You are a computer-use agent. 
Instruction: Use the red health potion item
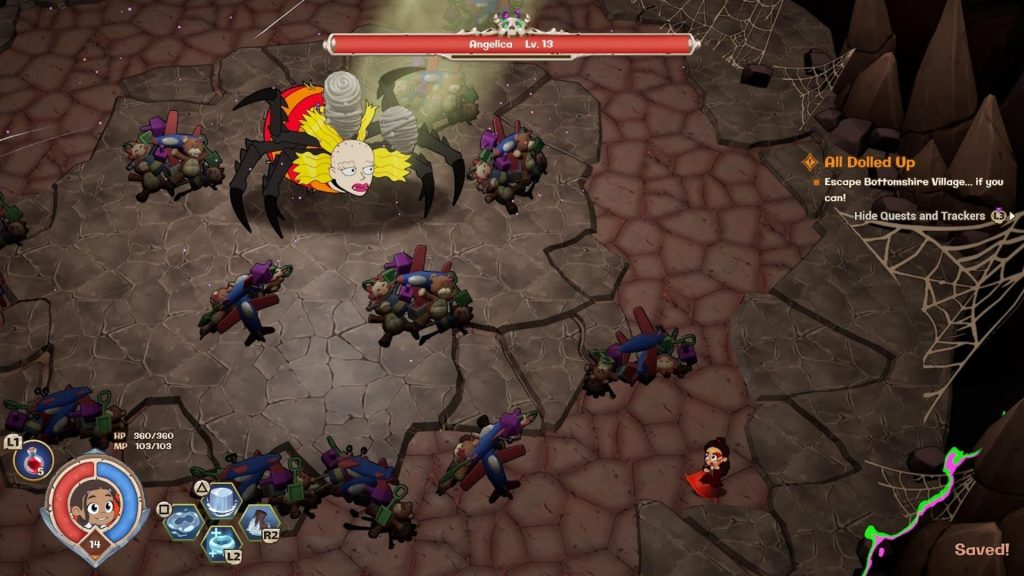click(x=35, y=458)
